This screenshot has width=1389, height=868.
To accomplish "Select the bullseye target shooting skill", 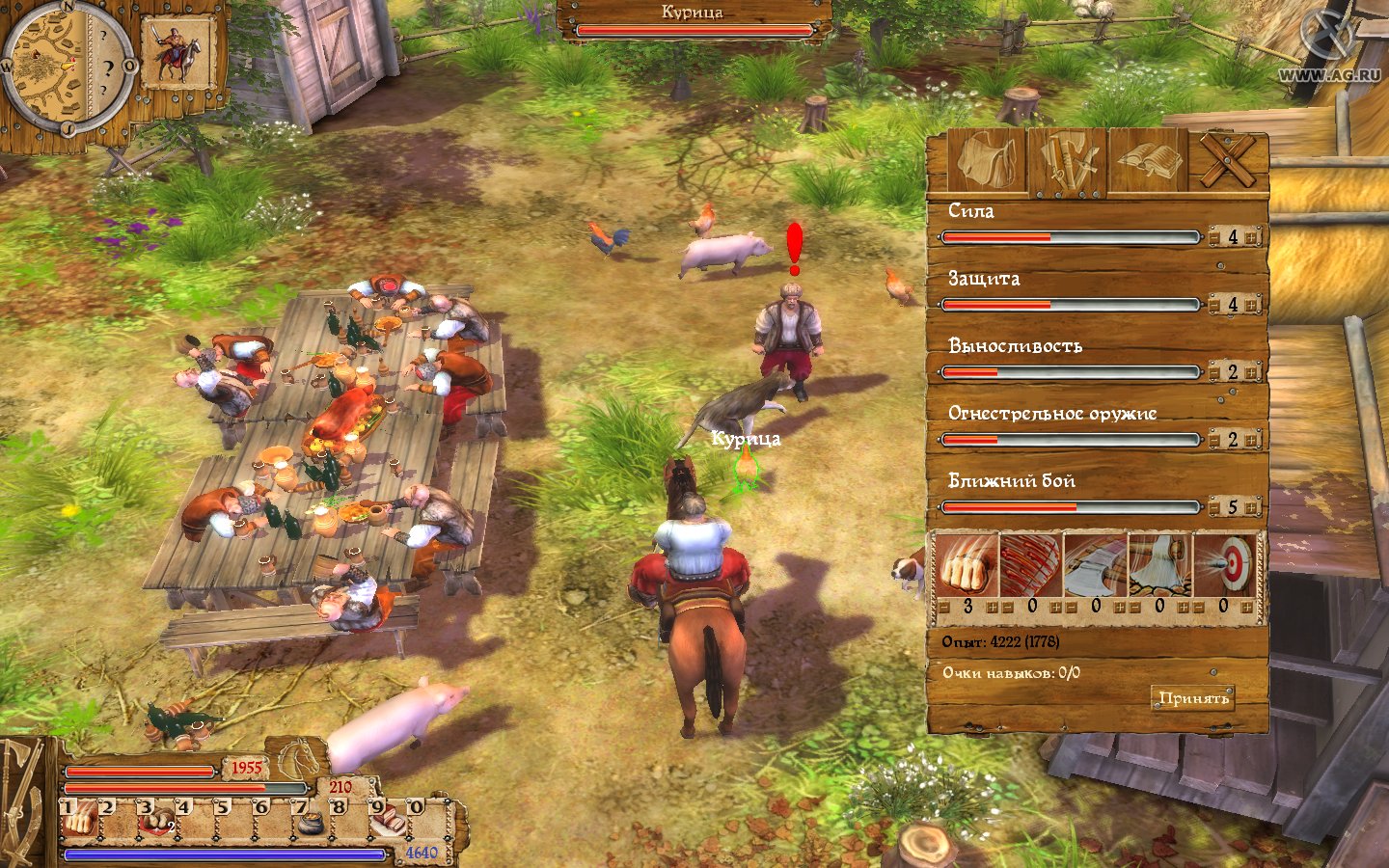I will 1225,566.
